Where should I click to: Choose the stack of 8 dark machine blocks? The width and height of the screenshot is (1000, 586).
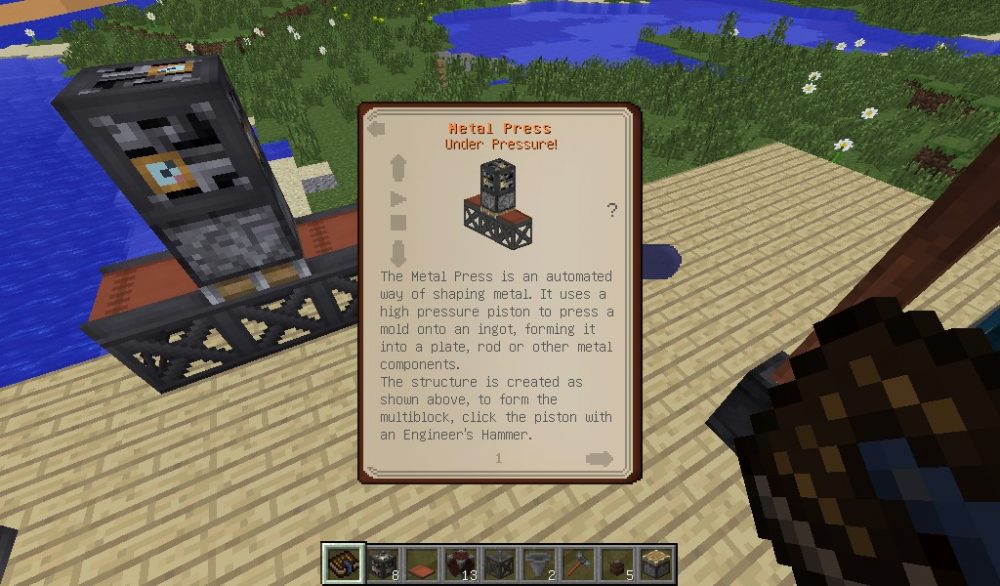pyautogui.click(x=381, y=562)
